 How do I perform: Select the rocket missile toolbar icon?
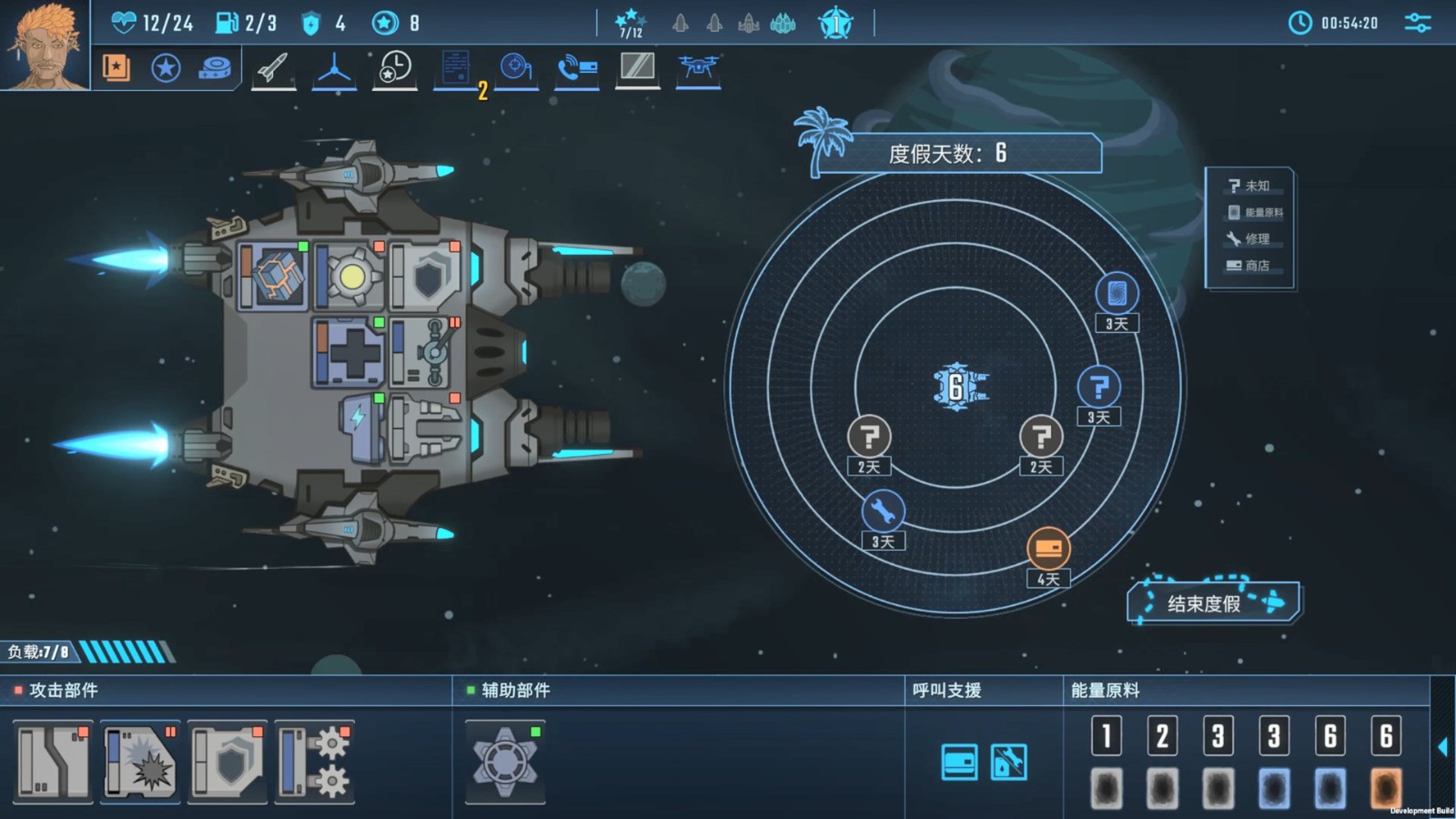[273, 68]
